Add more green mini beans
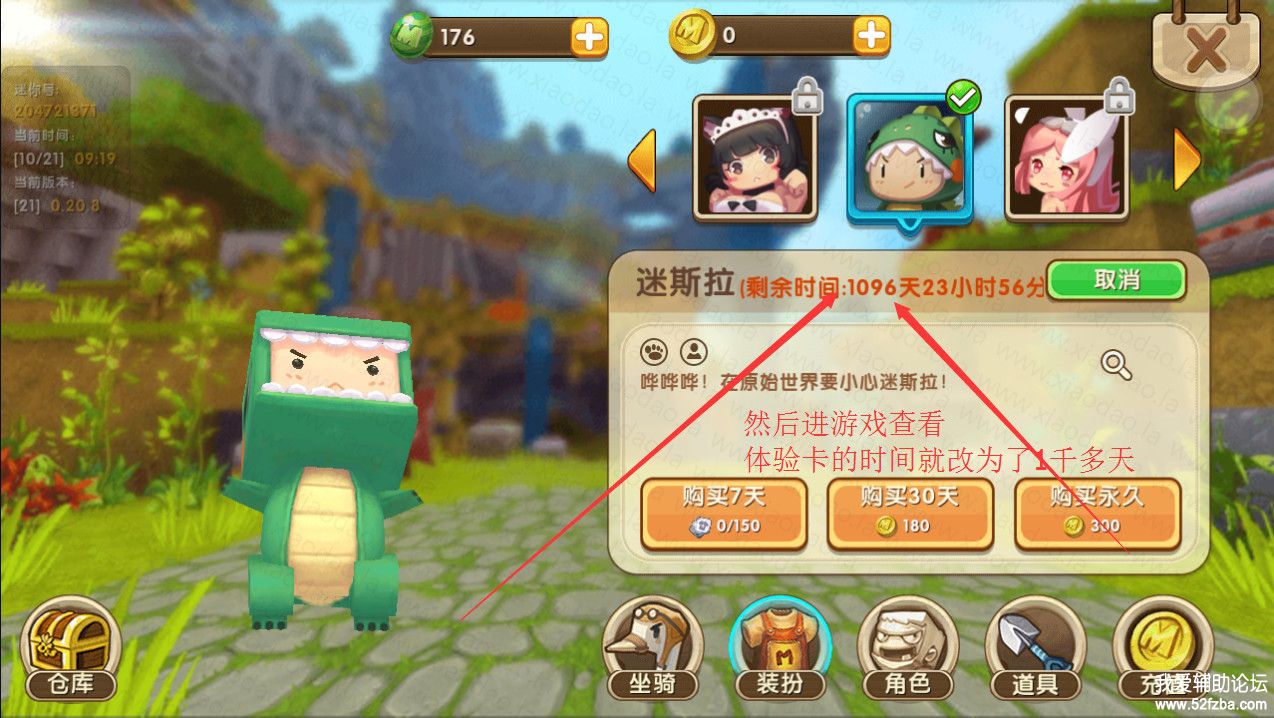The width and height of the screenshot is (1274, 718). [589, 37]
